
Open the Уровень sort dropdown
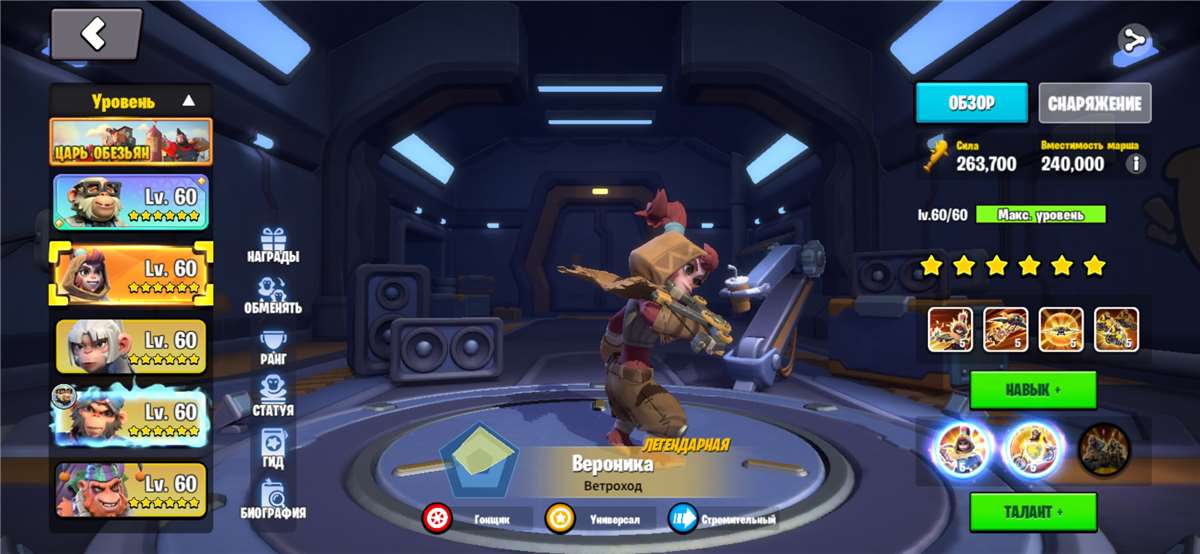pos(131,101)
